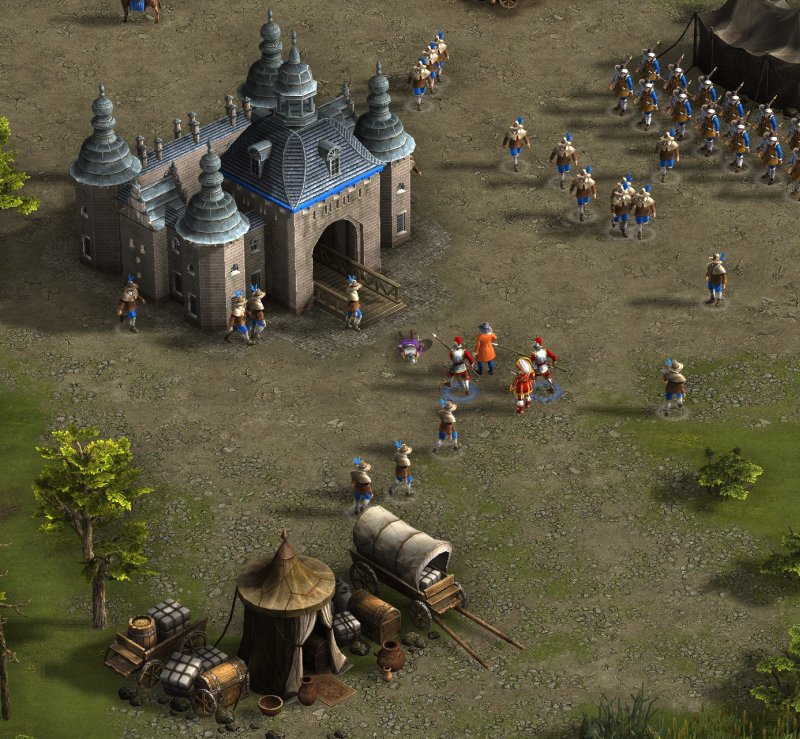The image size is (800, 739).
Task: Select the ringed pikeman nearest the fallen purple soldier
Action: (x=460, y=365)
